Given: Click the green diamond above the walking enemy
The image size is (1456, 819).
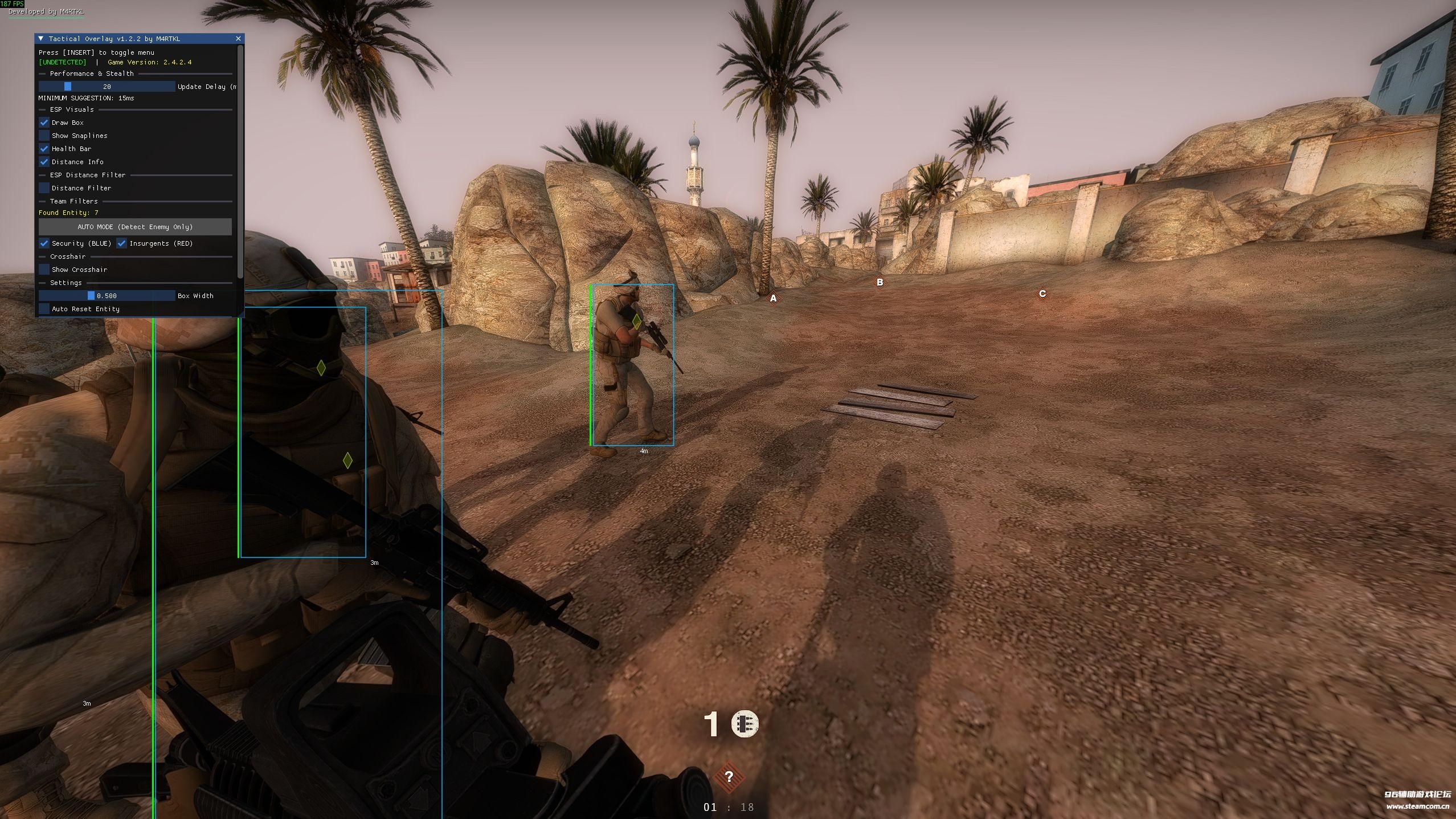Looking at the screenshot, I should (636, 321).
